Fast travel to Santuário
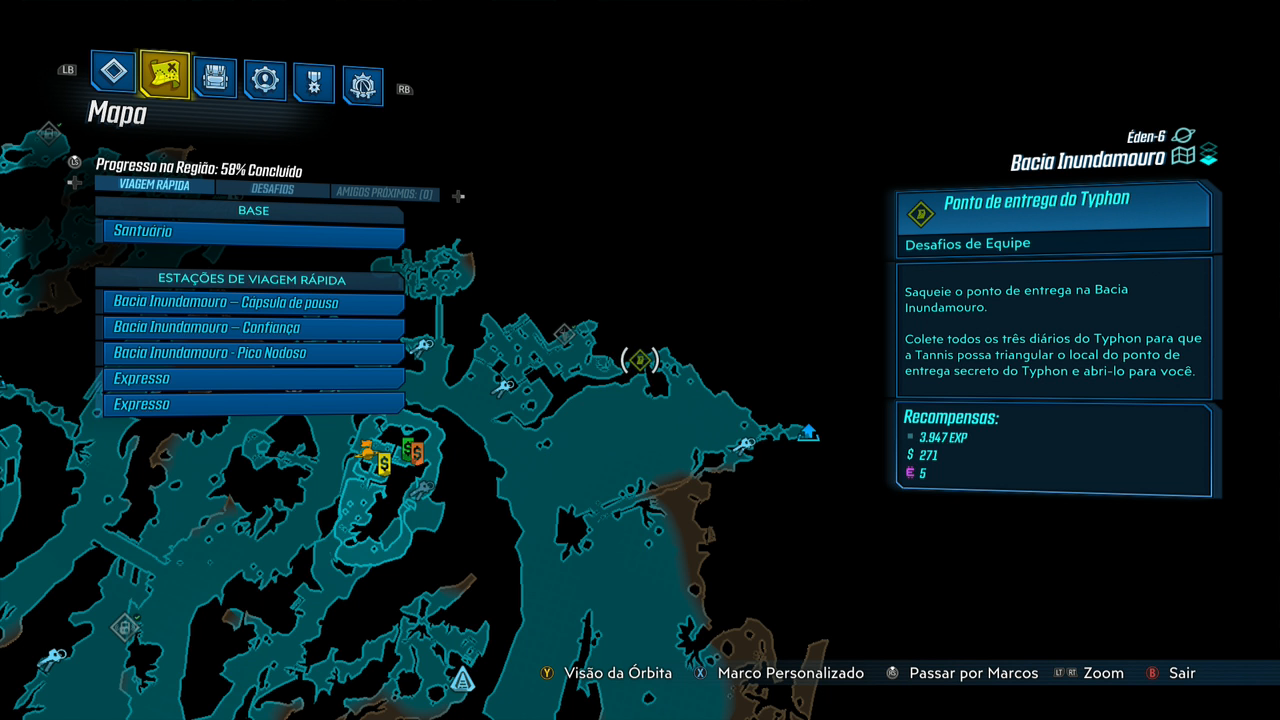 pyautogui.click(x=253, y=232)
